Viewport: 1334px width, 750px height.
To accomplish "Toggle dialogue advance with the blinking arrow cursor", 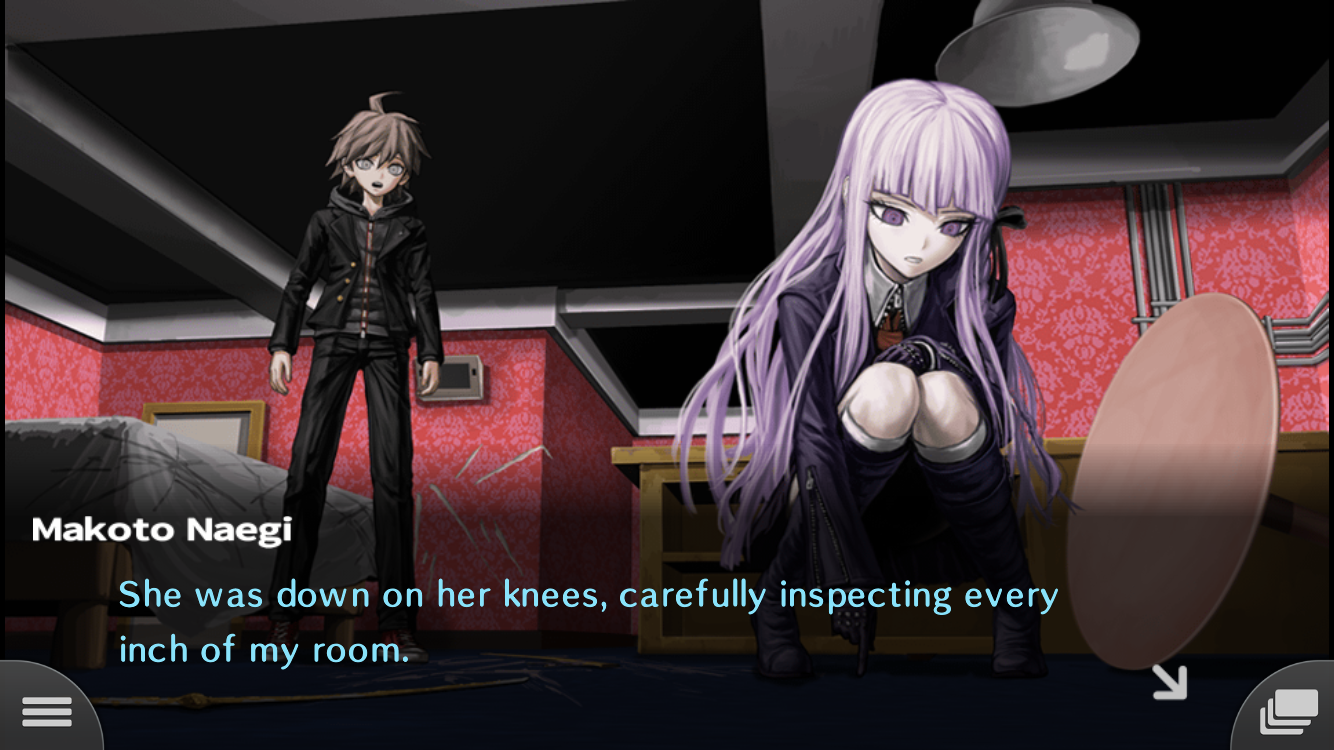I will [1168, 683].
